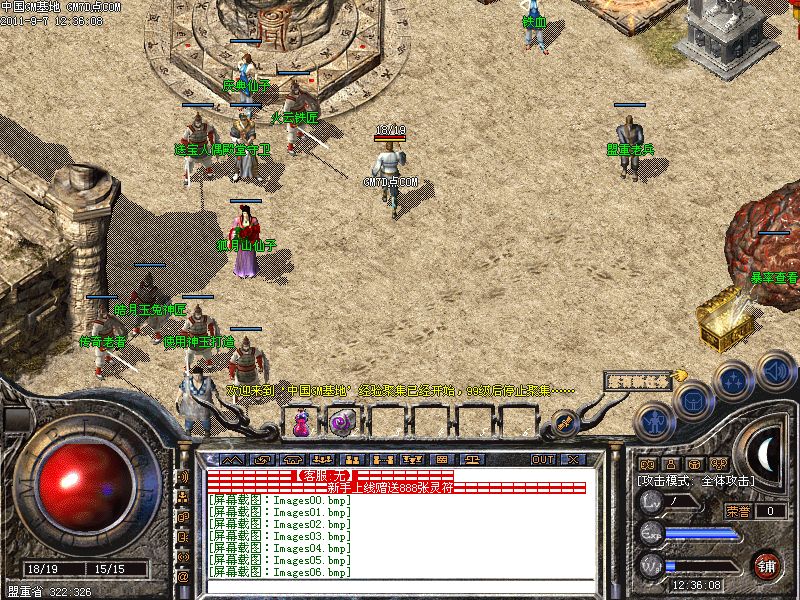The image size is (800, 600).
Task: Toggle the @ chat channel icon
Action: (x=183, y=577)
